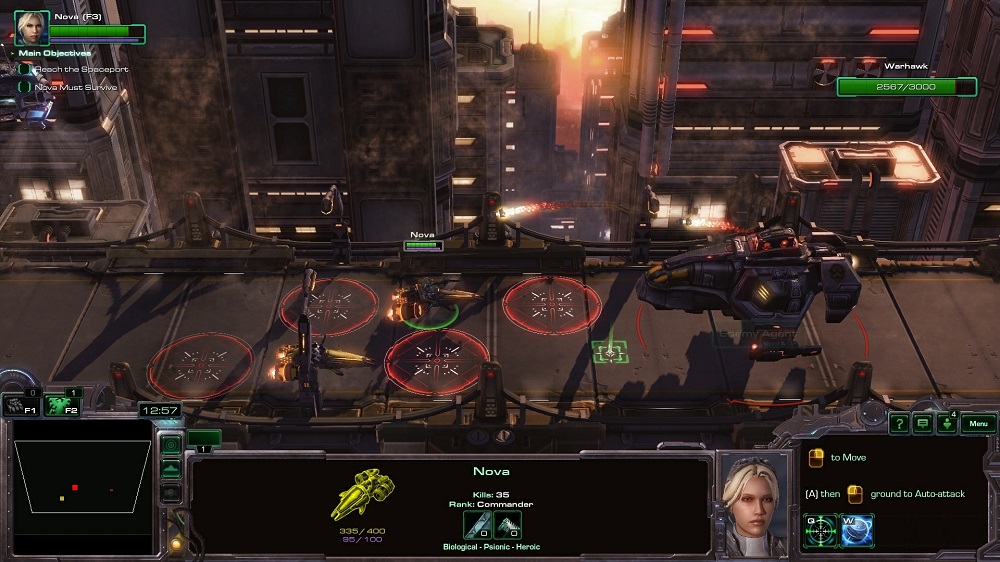Open the Help question mark button
Image resolution: width=1000 pixels, height=562 pixels.
point(899,424)
